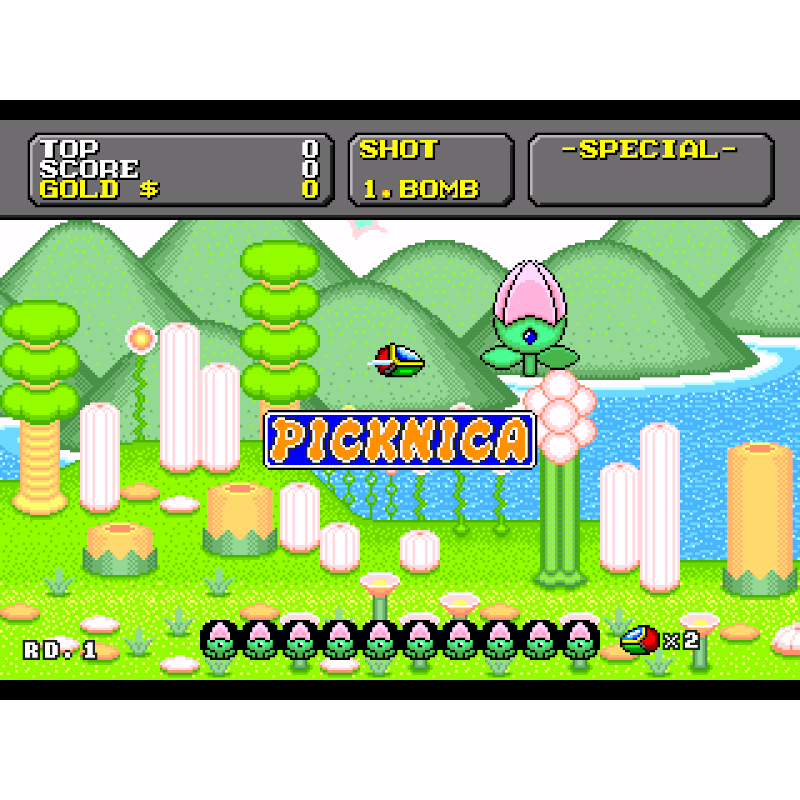Select the 1.BOMB weapon entry
Viewport: 800px width, 800px height.
tap(420, 189)
